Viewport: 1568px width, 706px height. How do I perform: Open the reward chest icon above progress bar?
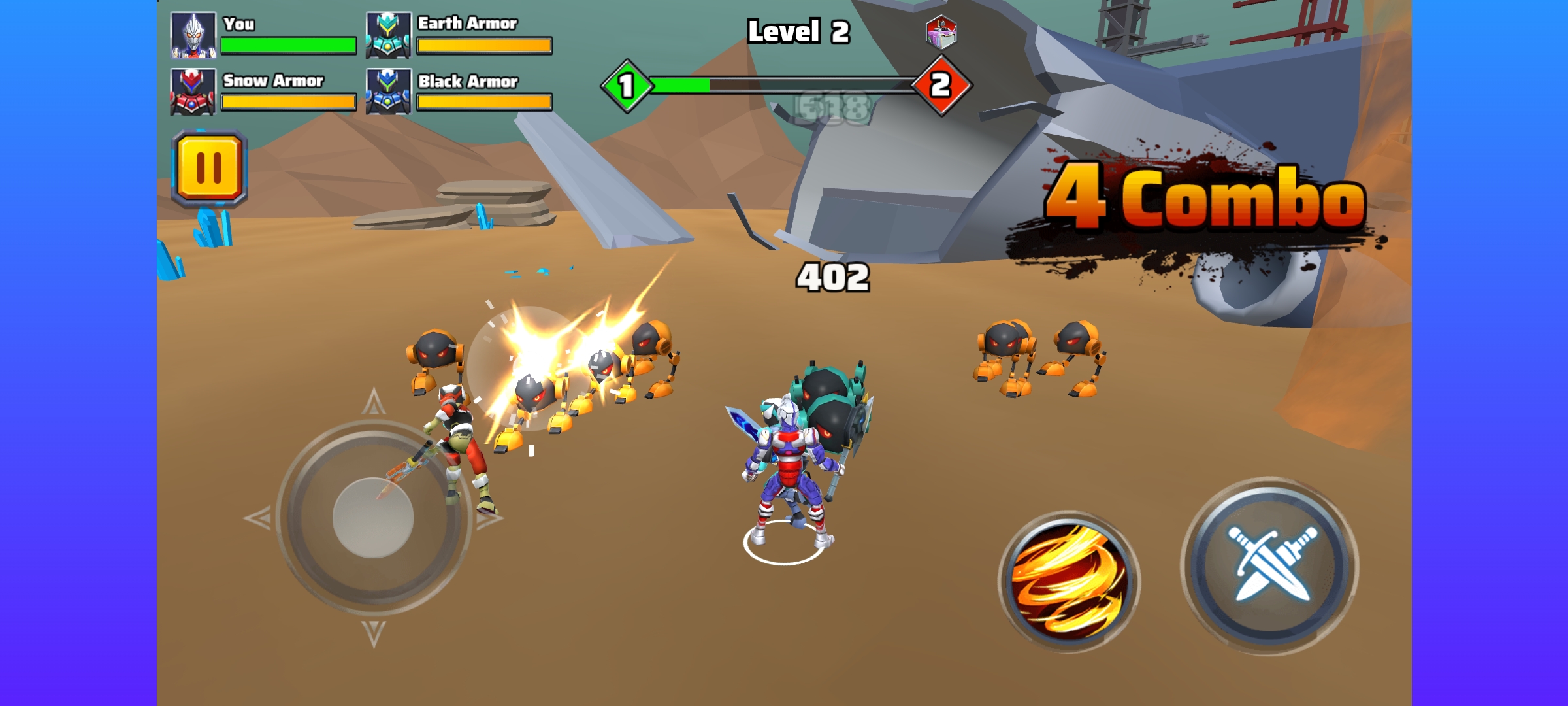941,32
